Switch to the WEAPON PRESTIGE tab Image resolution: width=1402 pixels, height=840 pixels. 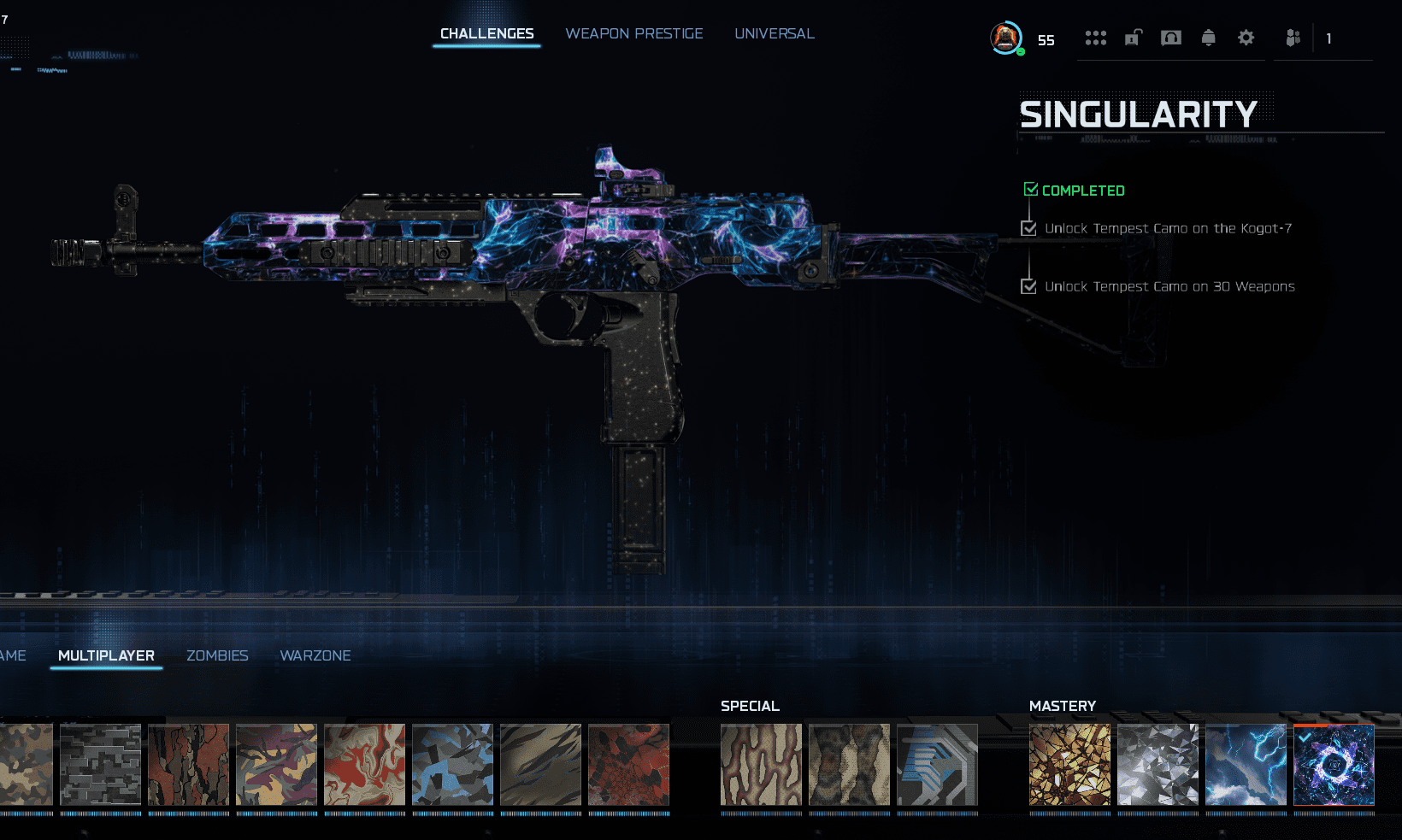(x=634, y=33)
